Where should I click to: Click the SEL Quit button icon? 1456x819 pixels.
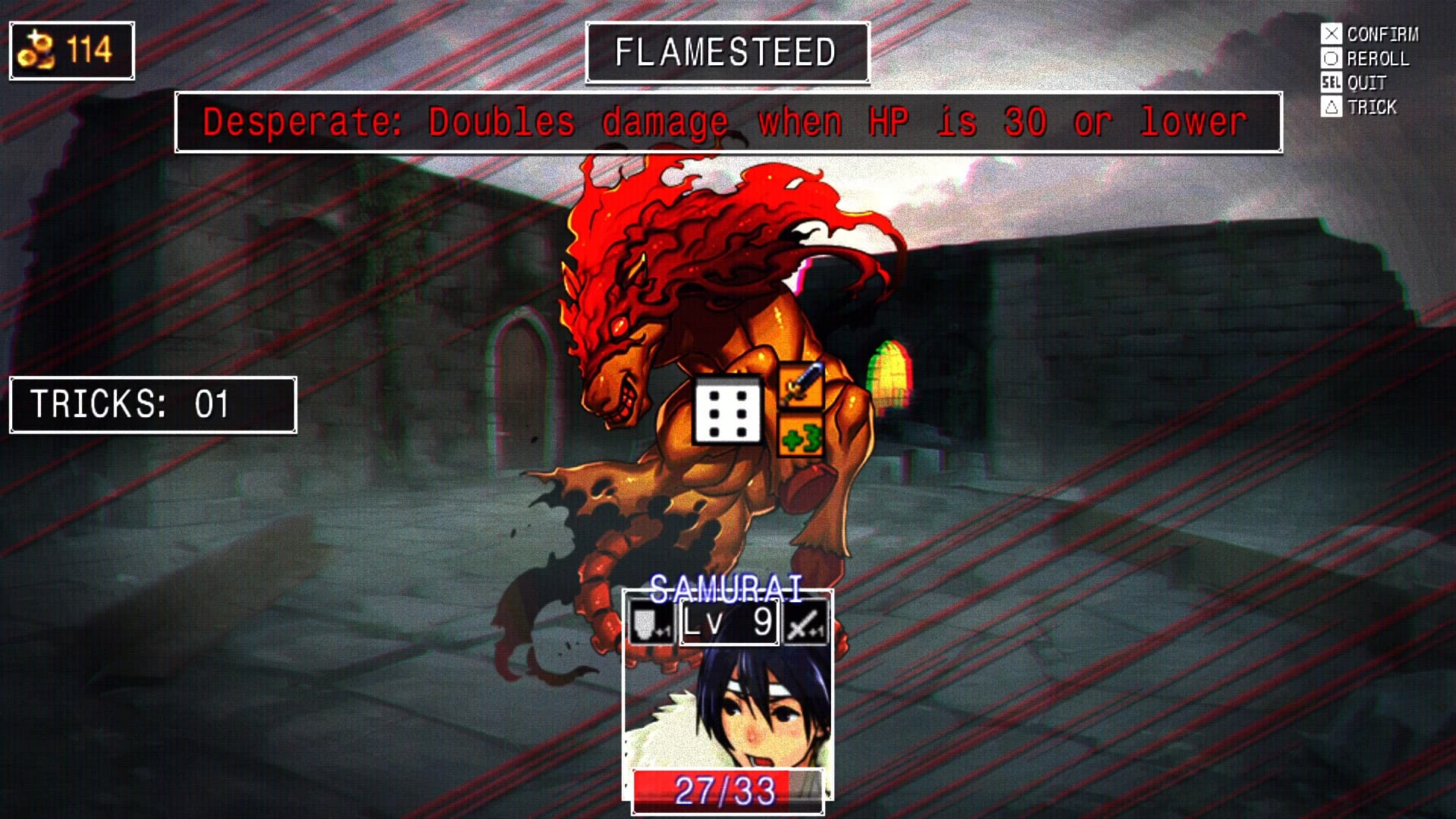[x=1333, y=83]
